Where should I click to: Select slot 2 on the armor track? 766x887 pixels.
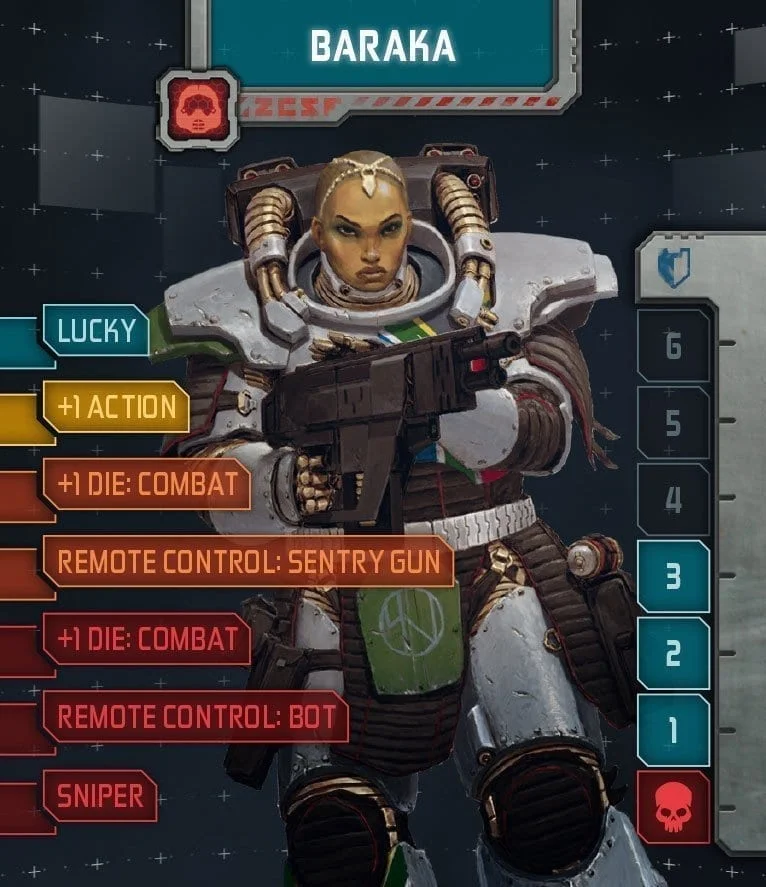[x=673, y=653]
